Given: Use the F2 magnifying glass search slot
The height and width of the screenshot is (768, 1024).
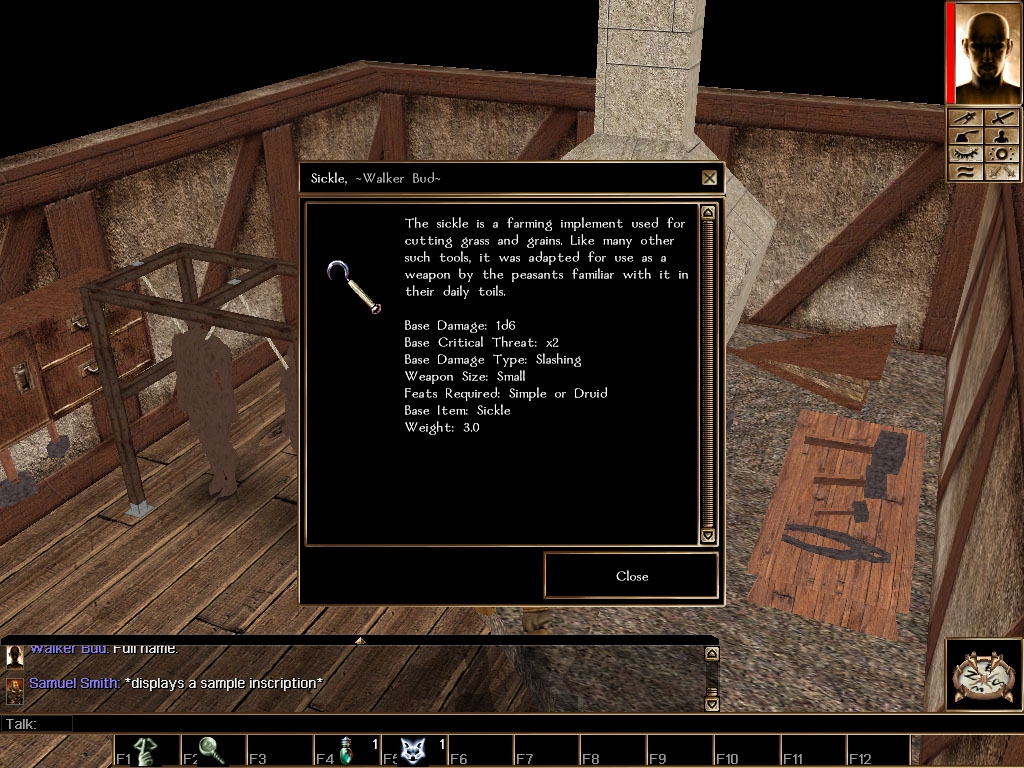Looking at the screenshot, I should point(212,751).
